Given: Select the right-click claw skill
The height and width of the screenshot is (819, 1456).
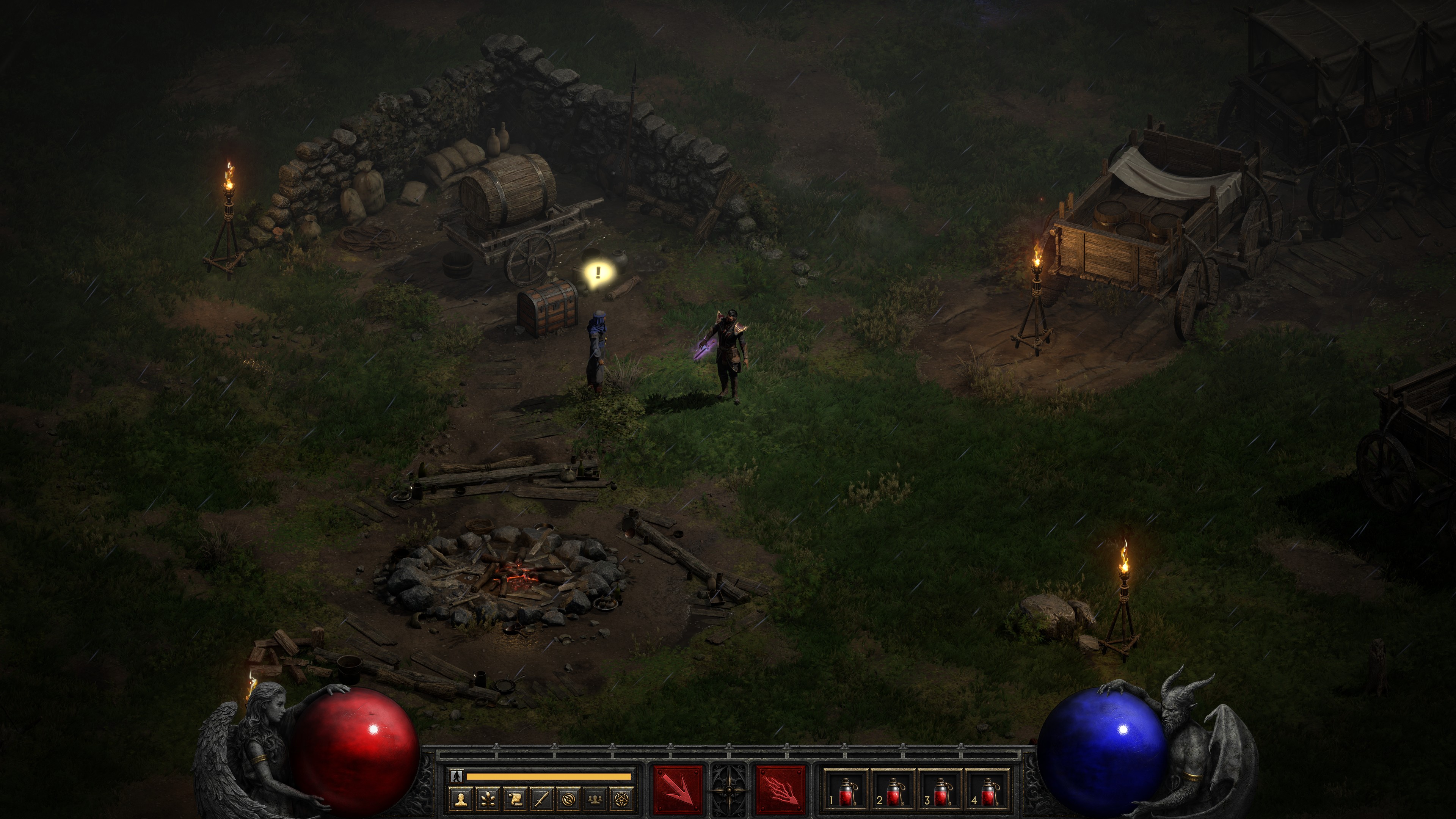Looking at the screenshot, I should pos(781,789).
